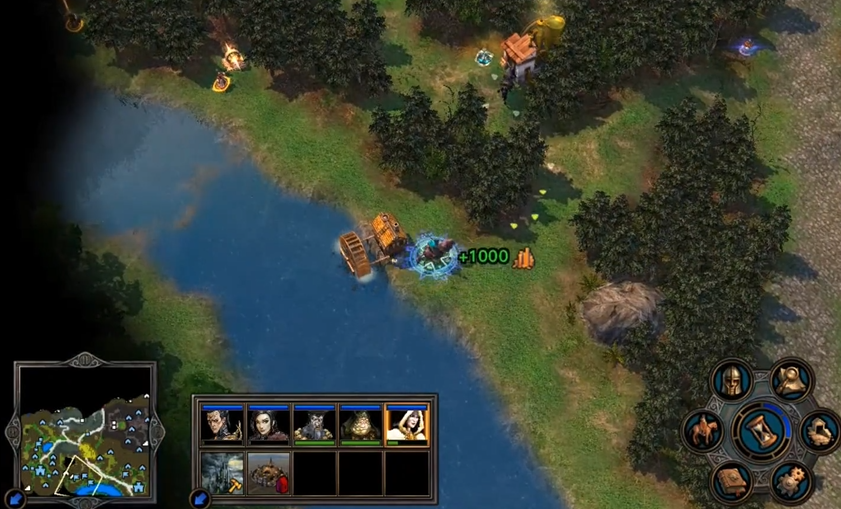Open the hero screen via helmet icon

(x=731, y=381)
